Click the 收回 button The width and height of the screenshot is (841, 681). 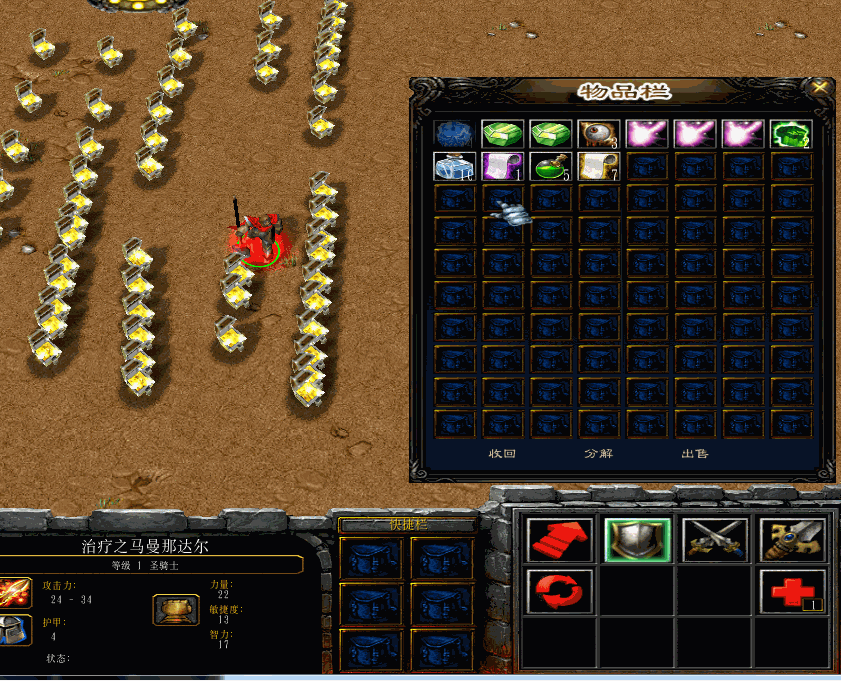[502, 454]
